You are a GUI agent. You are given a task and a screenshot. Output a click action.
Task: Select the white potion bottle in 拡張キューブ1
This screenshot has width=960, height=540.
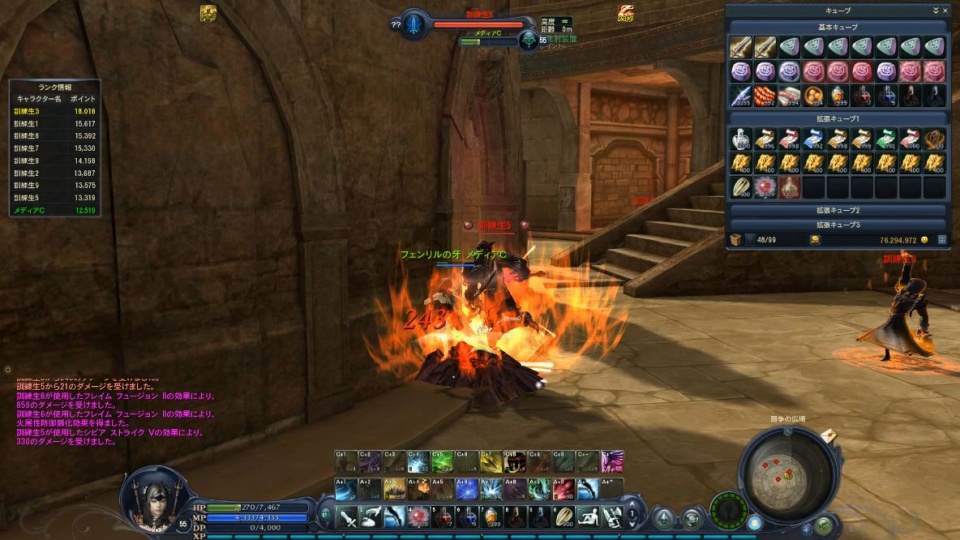(x=740, y=139)
